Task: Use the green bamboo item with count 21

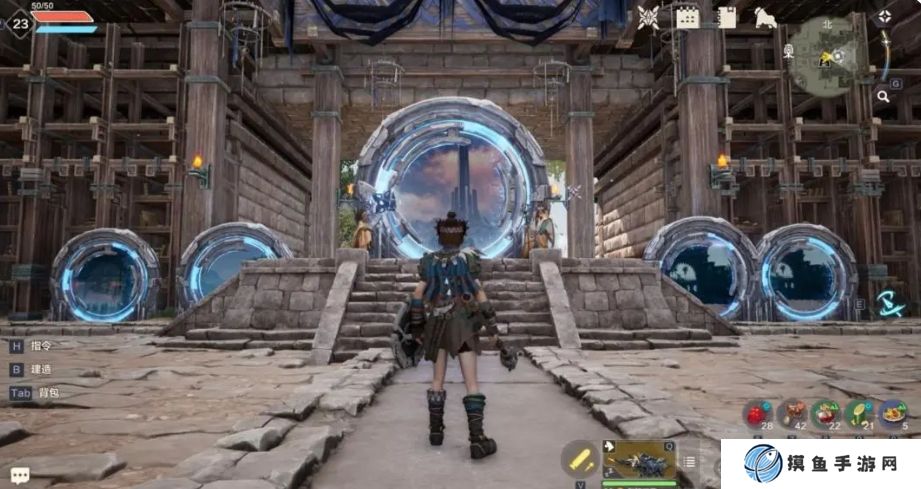Action: tap(859, 414)
